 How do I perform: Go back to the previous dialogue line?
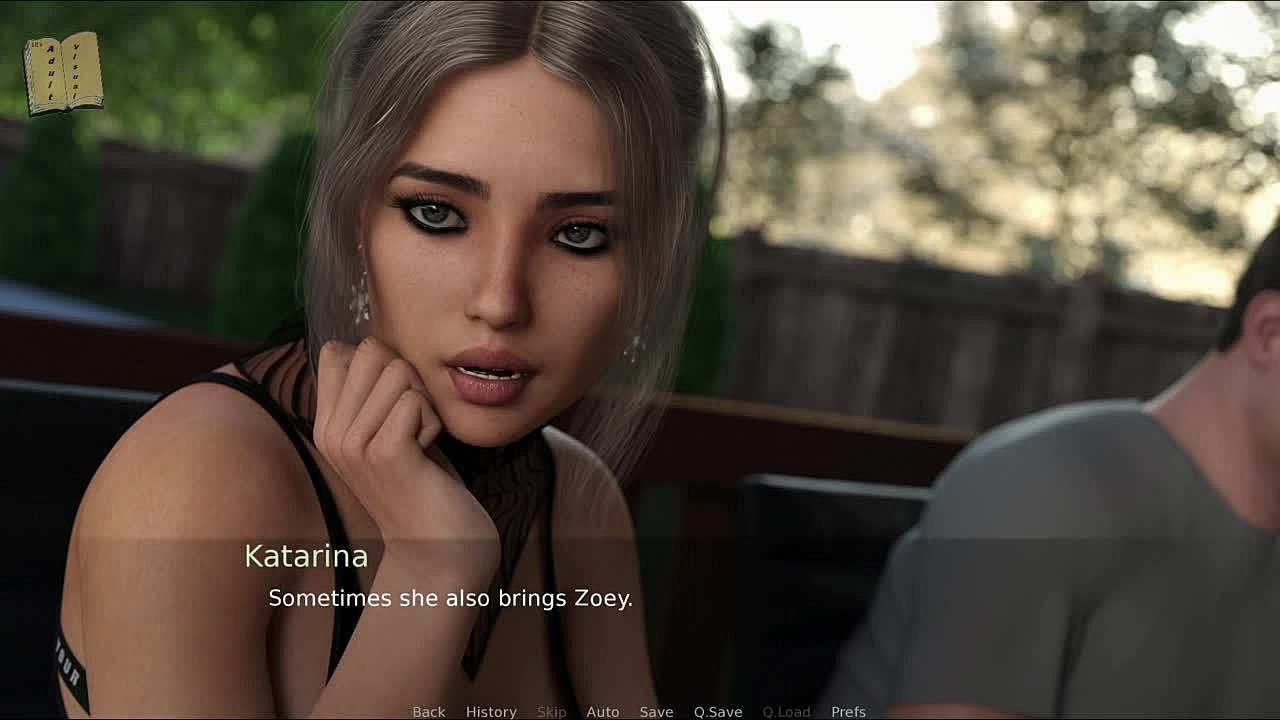[x=428, y=711]
